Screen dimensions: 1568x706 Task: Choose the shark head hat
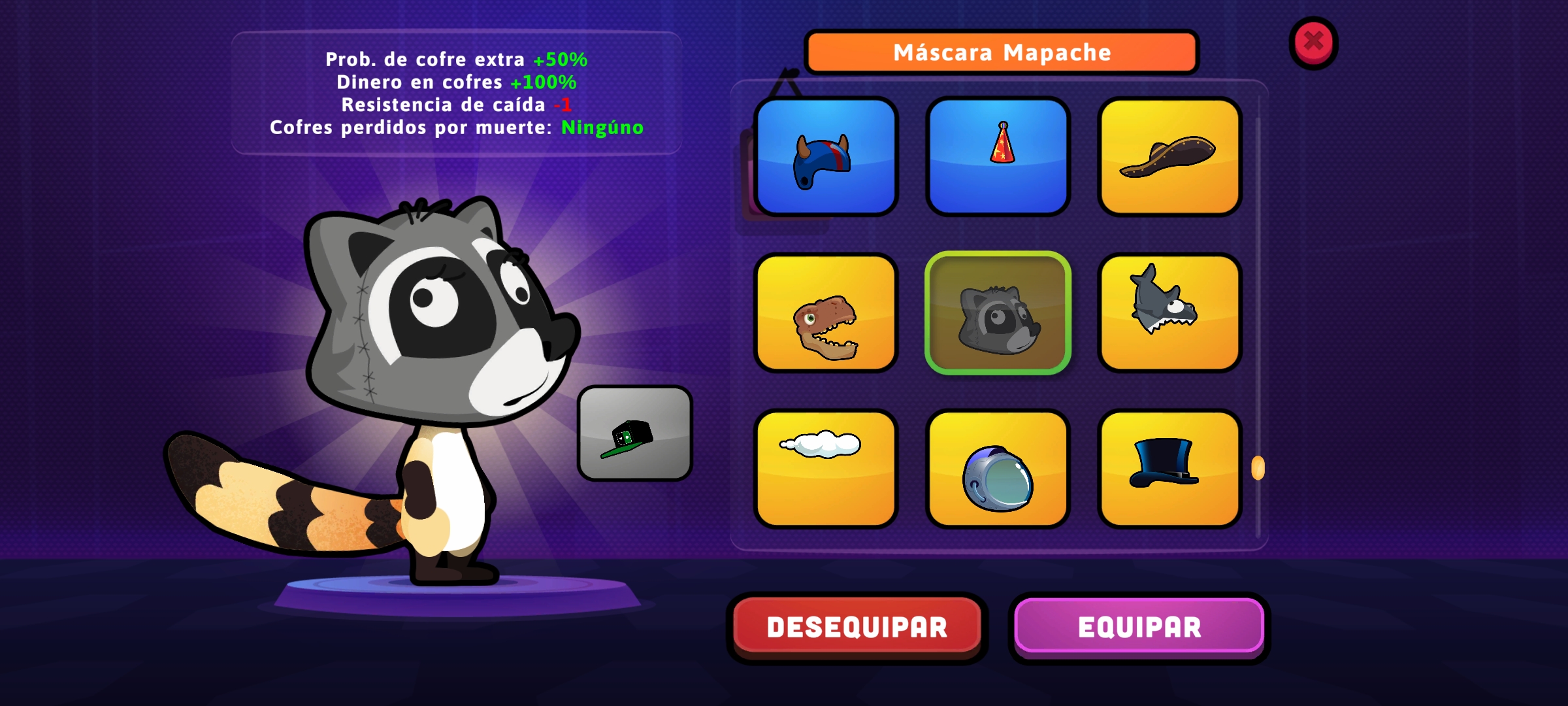pyautogui.click(x=1169, y=313)
